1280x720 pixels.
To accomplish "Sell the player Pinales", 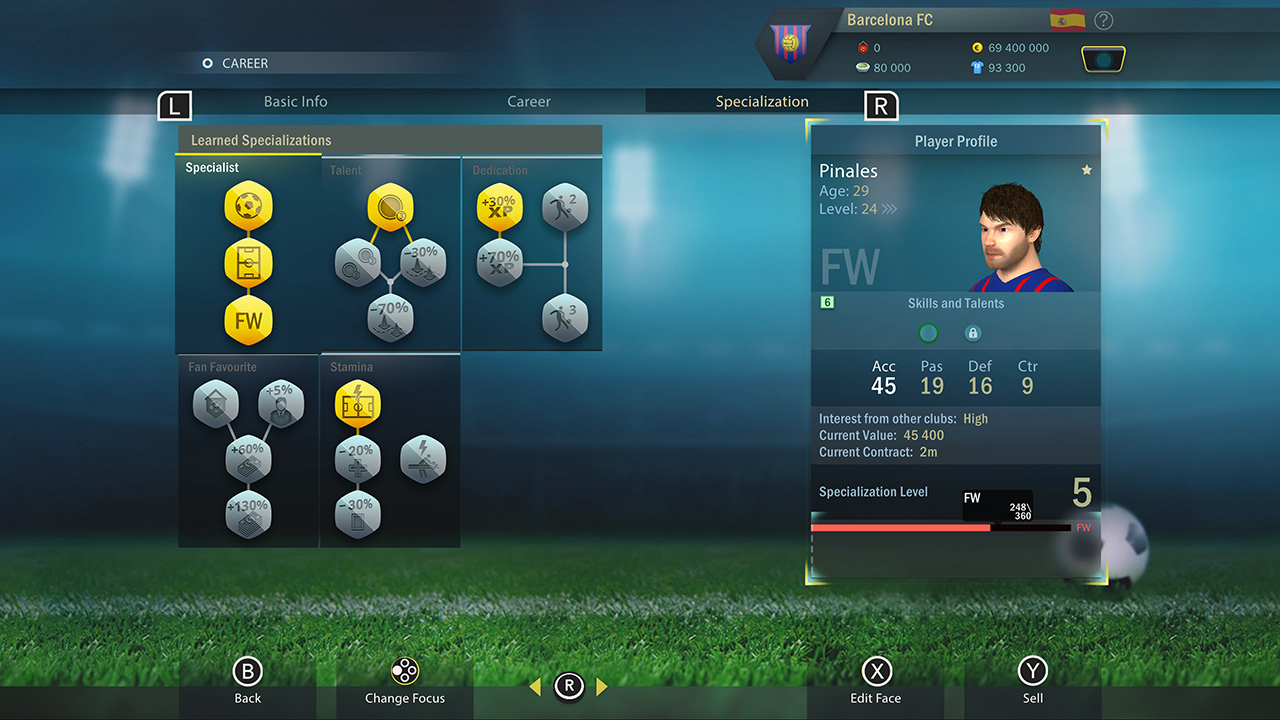I will click(1033, 678).
